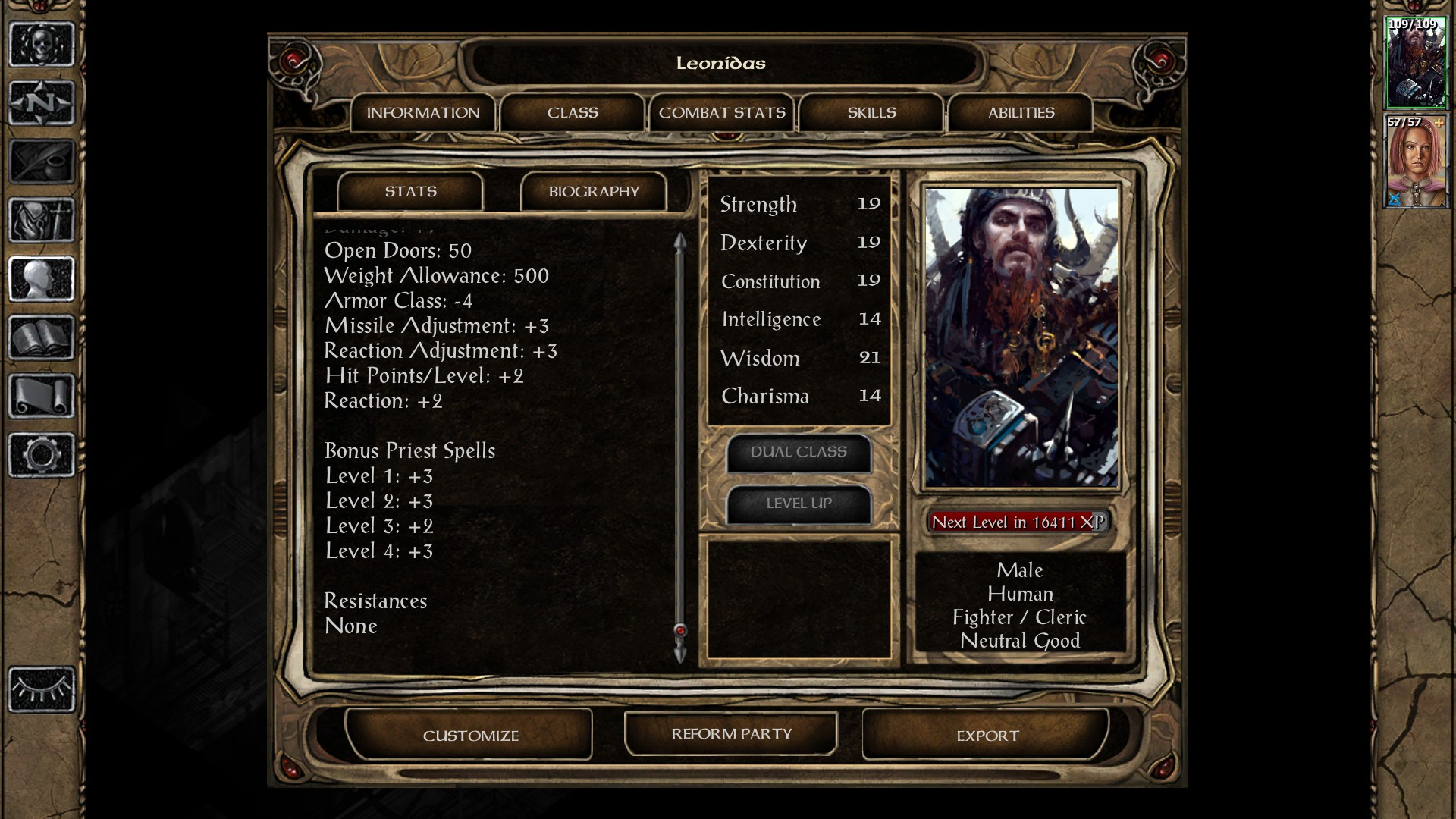Open the compass area map icon
Image resolution: width=1456 pixels, height=819 pixels.
[x=42, y=103]
